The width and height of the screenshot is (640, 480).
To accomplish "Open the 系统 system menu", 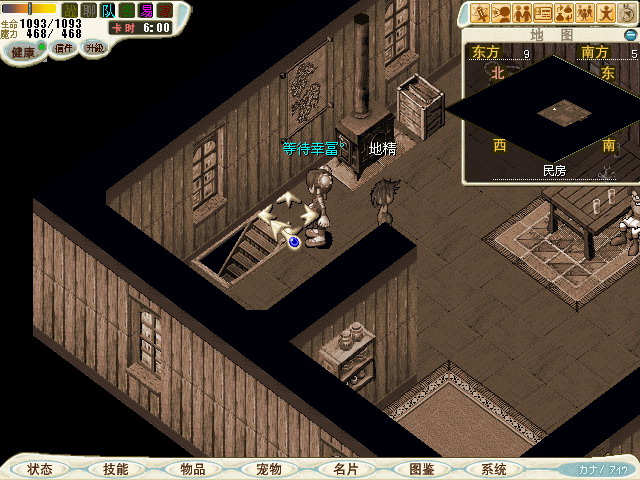I will (x=494, y=468).
